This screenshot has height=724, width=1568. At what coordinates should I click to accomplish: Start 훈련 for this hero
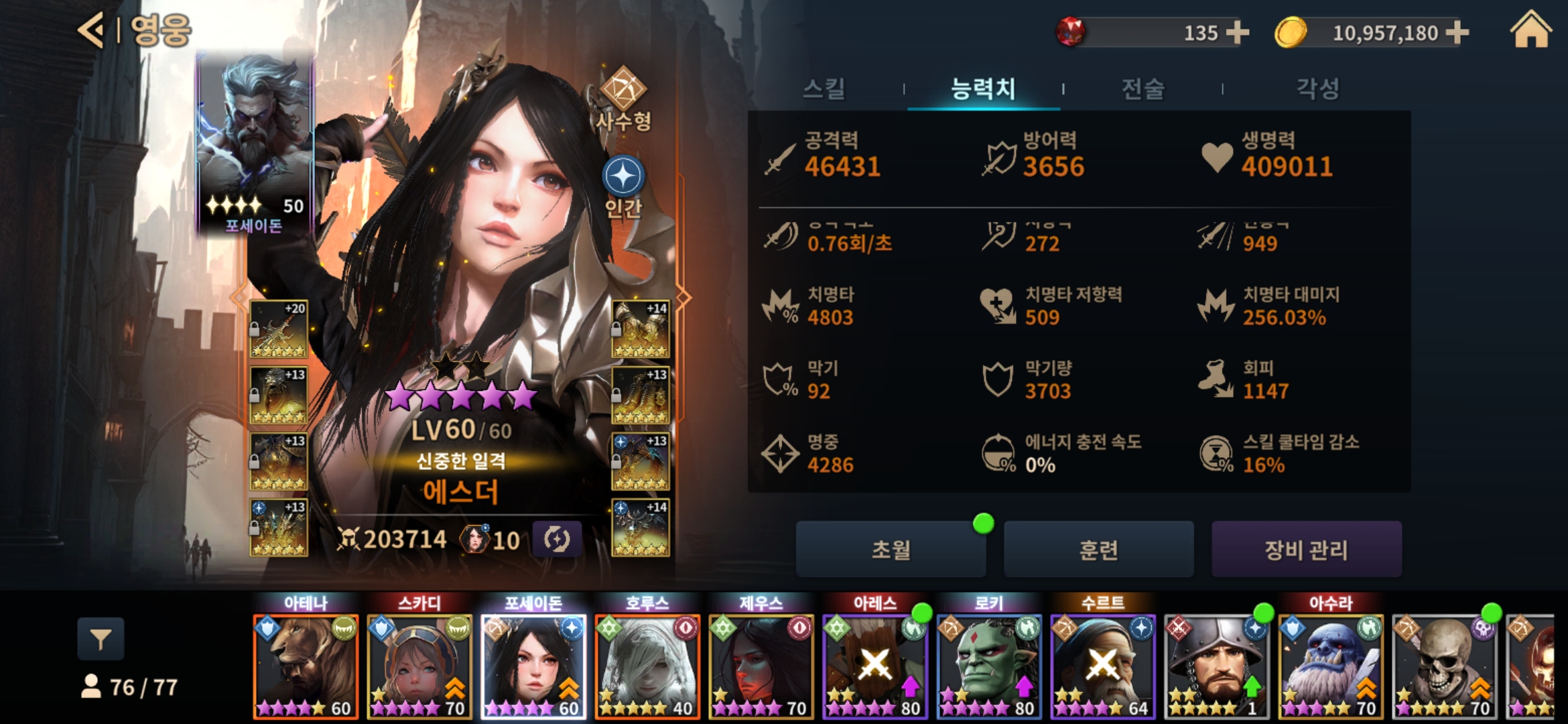tap(1098, 550)
